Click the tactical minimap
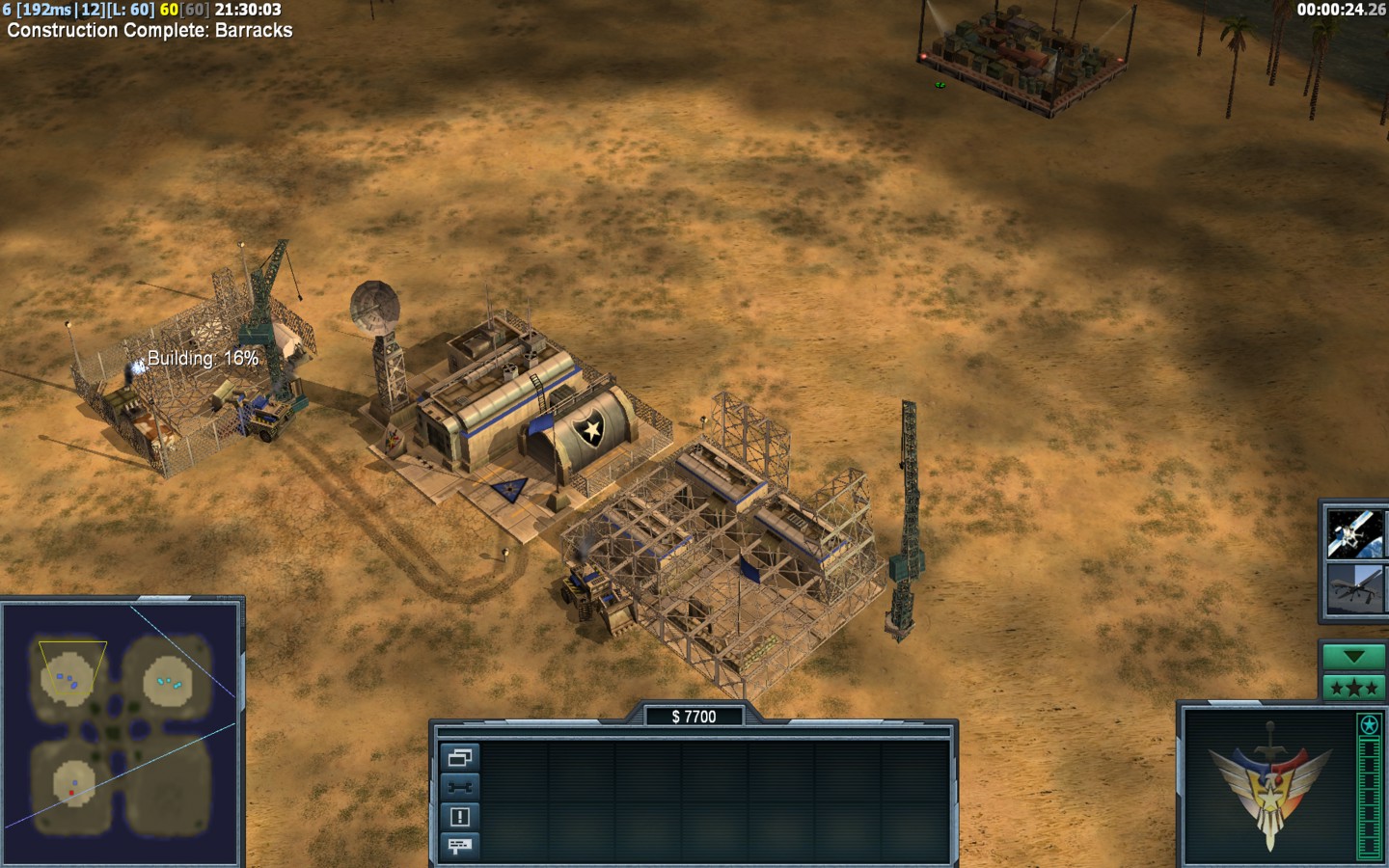 123,733
